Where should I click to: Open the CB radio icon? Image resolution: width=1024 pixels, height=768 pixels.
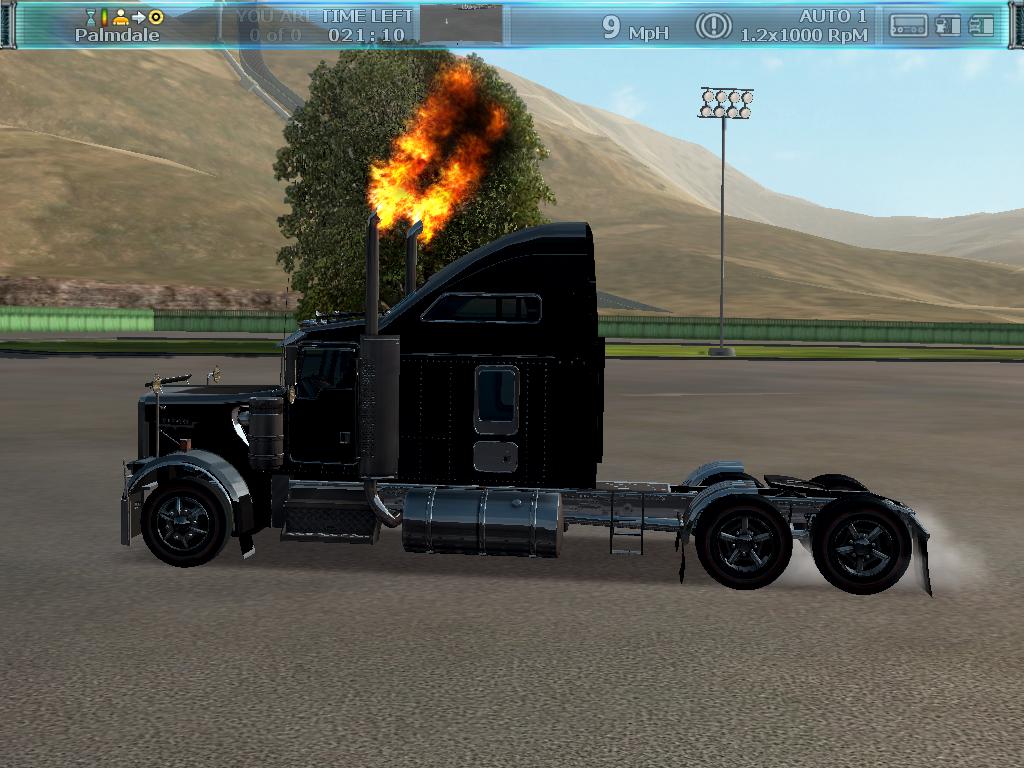pyautogui.click(x=908, y=26)
